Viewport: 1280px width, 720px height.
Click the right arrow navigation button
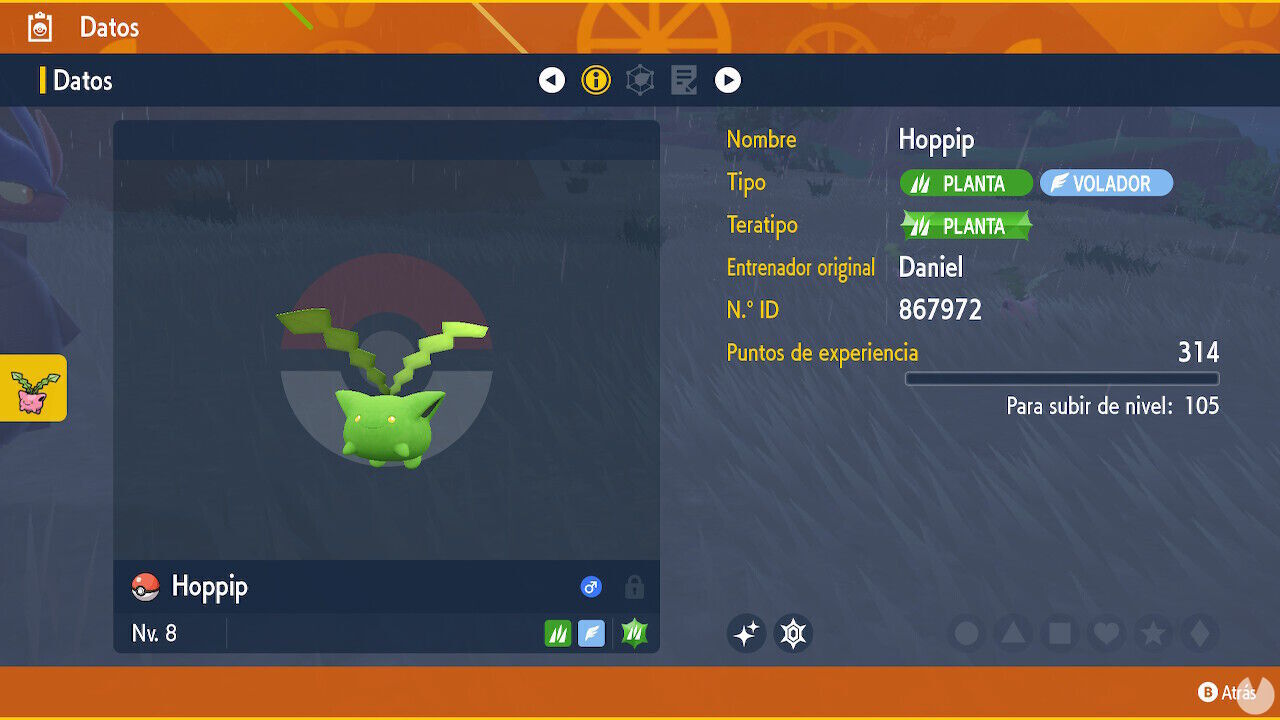pyautogui.click(x=729, y=80)
